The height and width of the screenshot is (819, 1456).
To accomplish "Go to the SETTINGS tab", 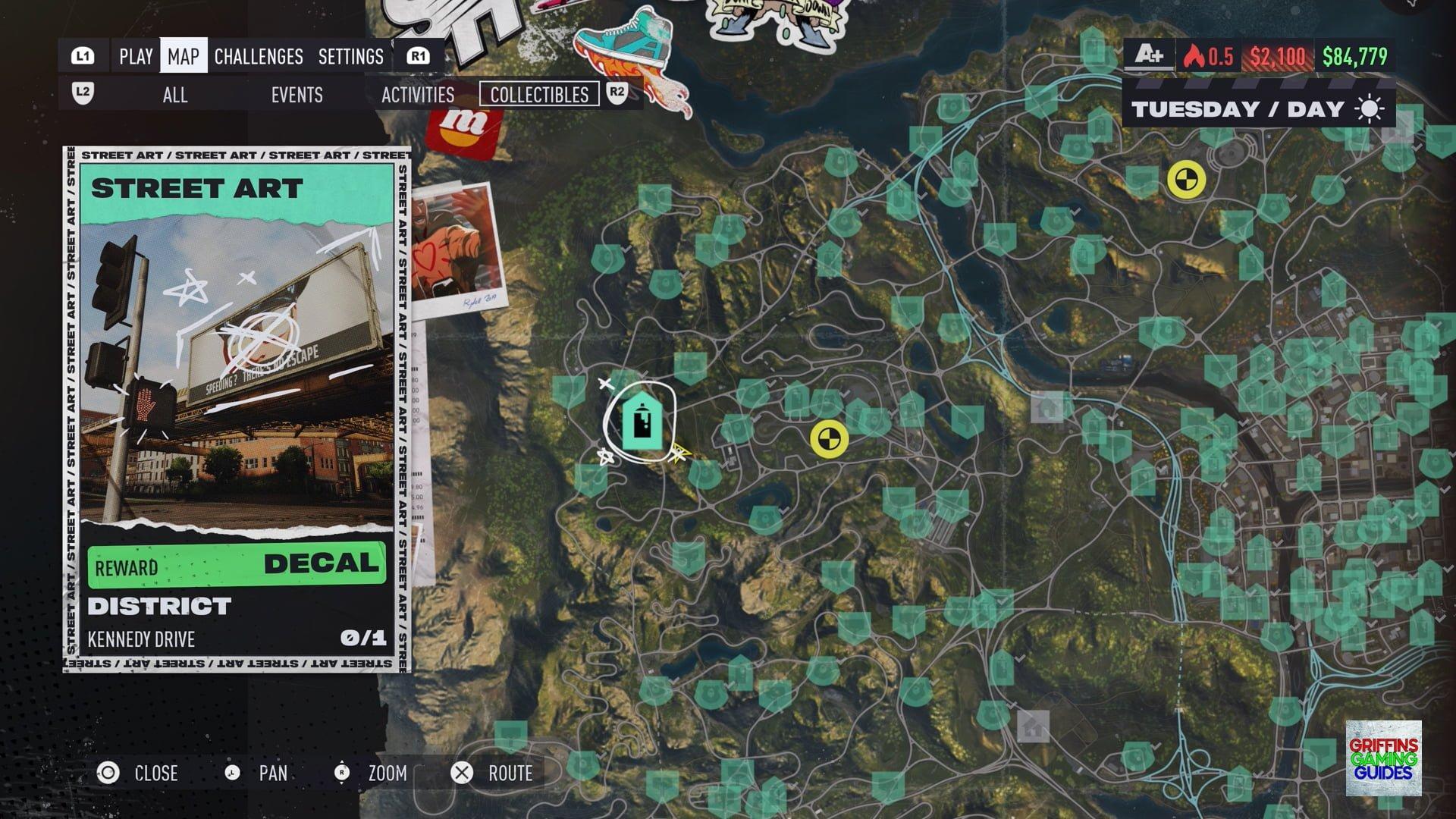I will tap(350, 56).
